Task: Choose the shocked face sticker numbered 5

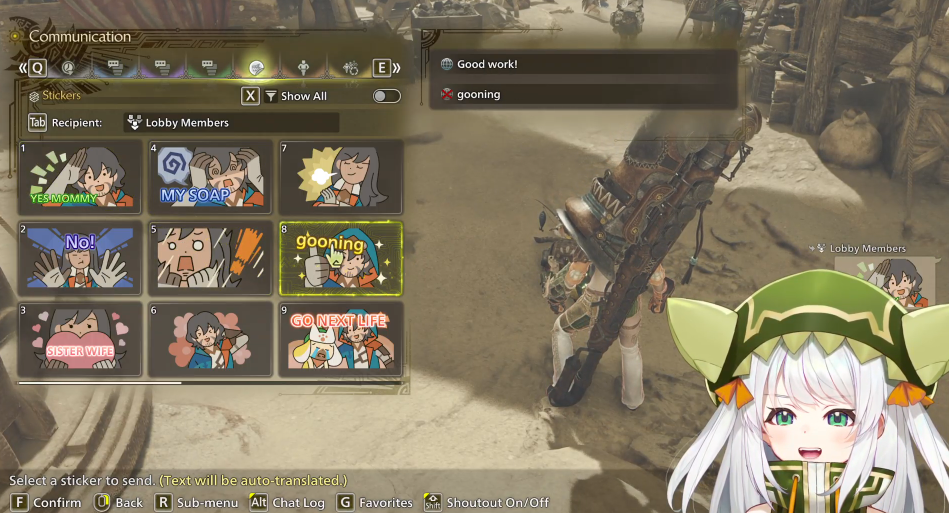Action: click(x=211, y=258)
